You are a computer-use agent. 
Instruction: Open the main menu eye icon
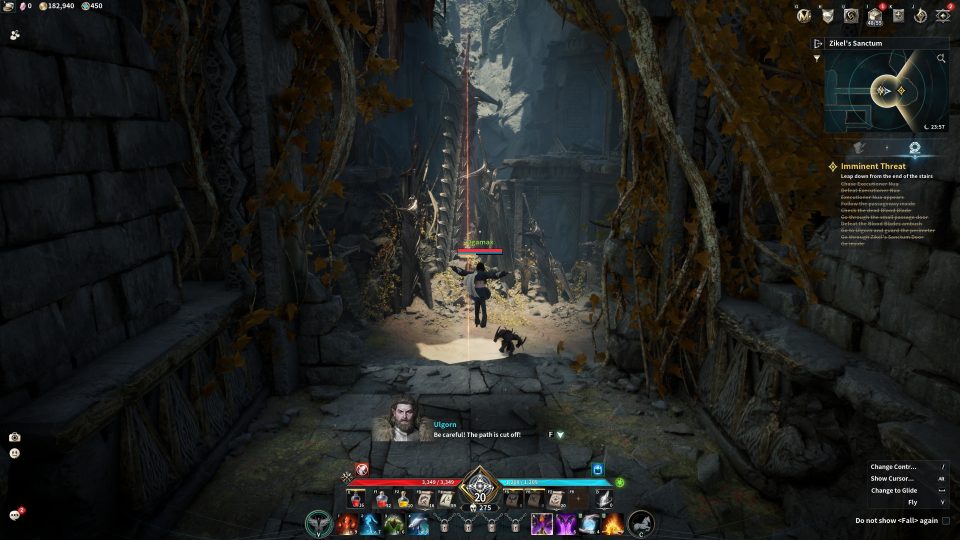(942, 15)
